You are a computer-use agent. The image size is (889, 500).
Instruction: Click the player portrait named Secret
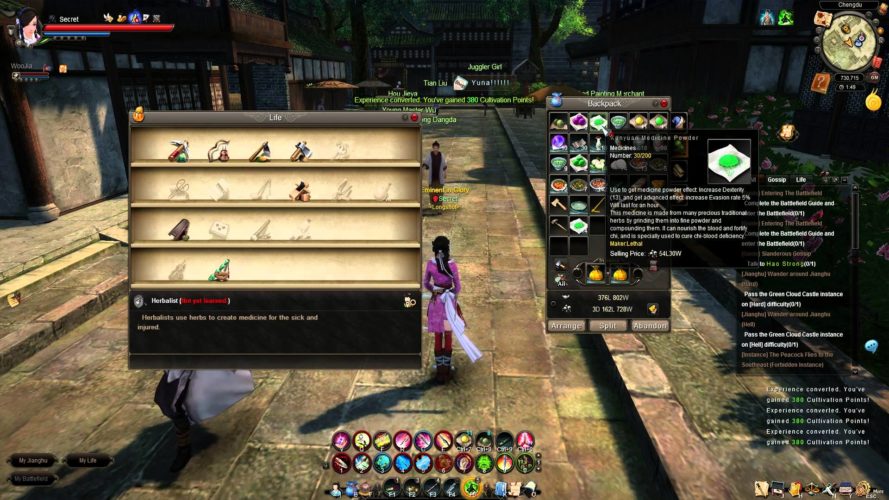(27, 24)
